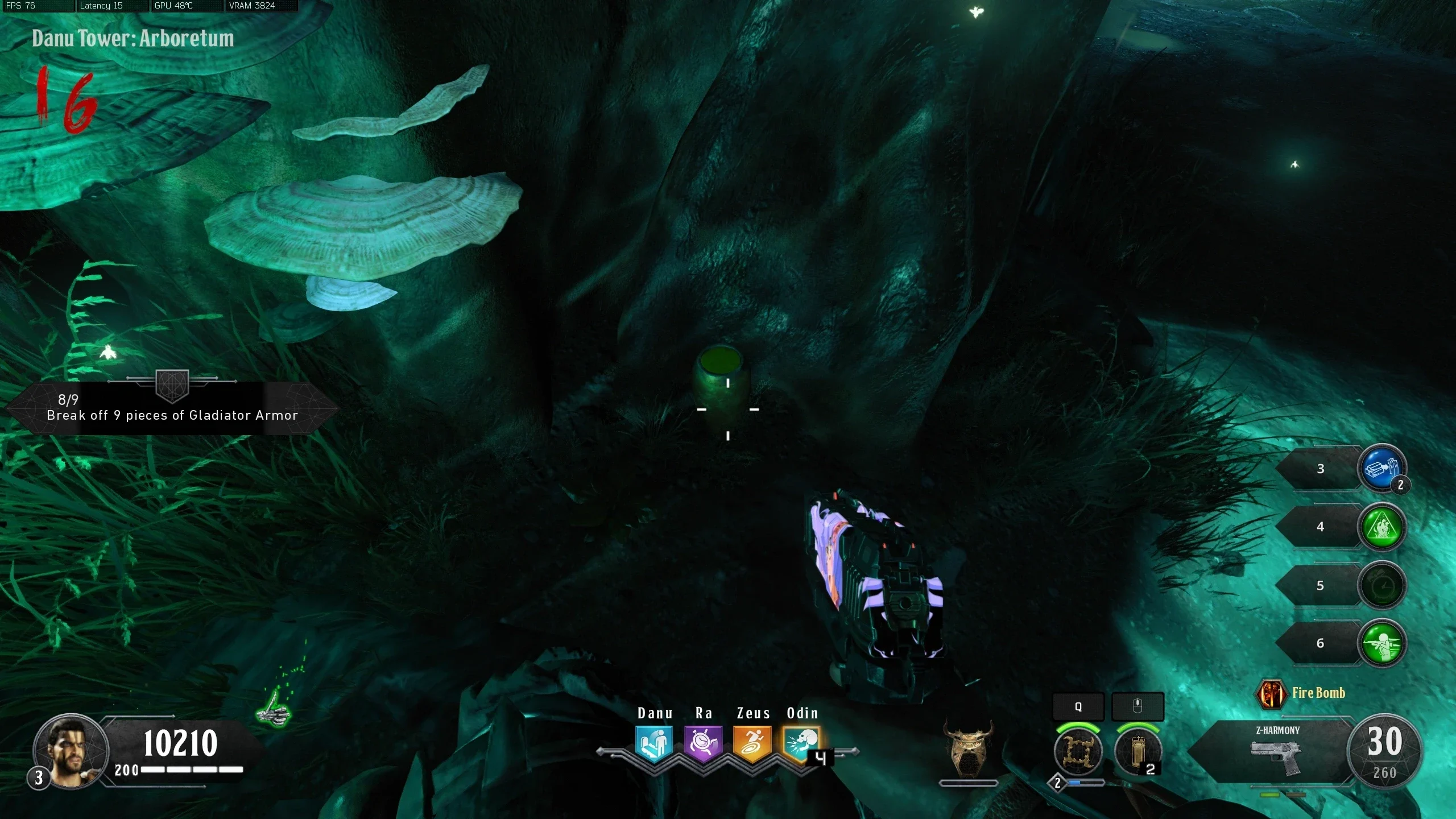
Task: Select the Danu perk shield icon
Action: [654, 743]
